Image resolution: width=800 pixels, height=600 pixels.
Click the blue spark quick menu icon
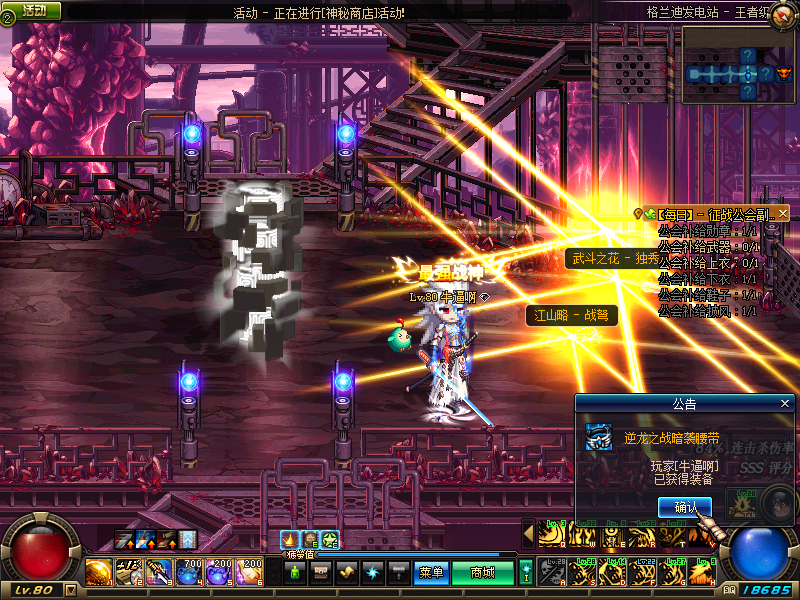tap(372, 573)
